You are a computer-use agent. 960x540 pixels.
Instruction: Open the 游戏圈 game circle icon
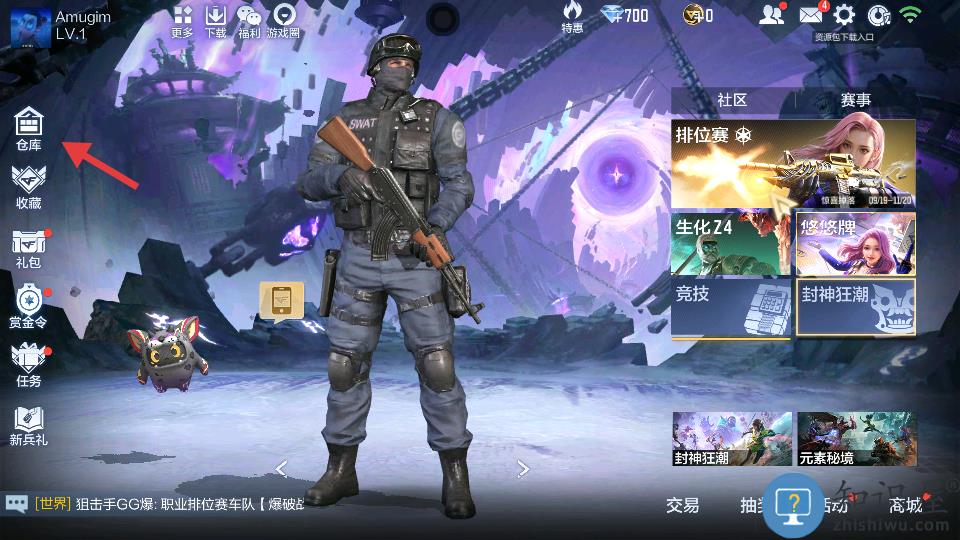click(x=284, y=20)
